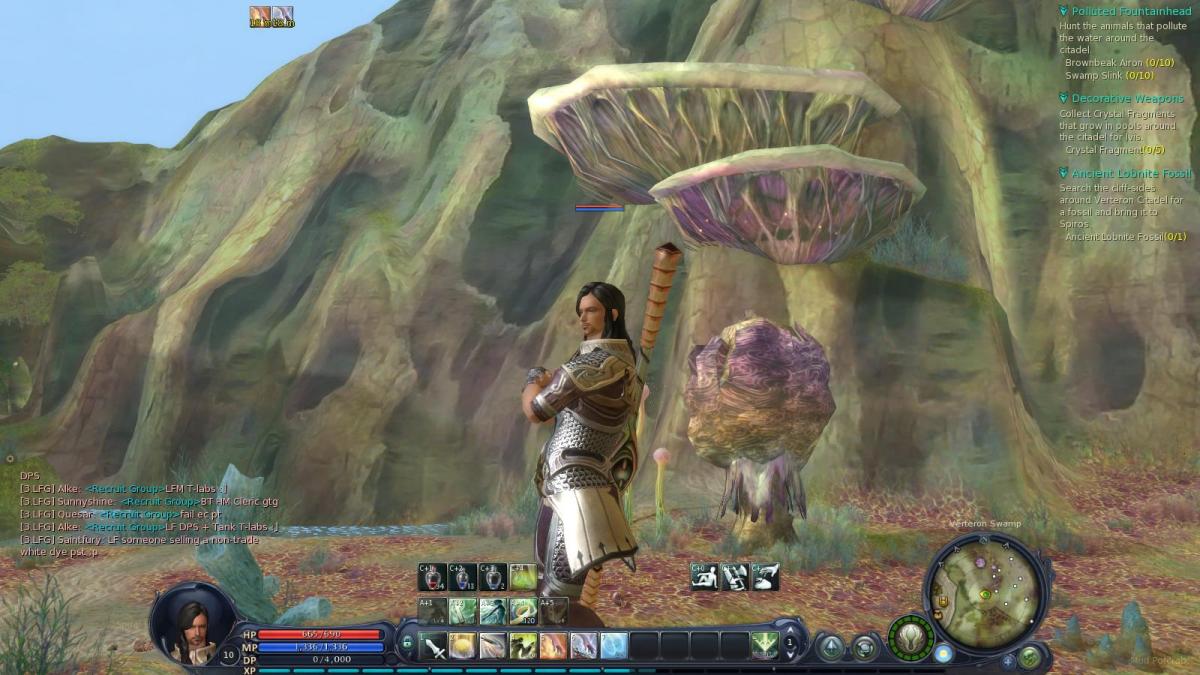The width and height of the screenshot is (1200, 675).
Task: Trigger the sitting rest action icon
Action: pos(703,577)
